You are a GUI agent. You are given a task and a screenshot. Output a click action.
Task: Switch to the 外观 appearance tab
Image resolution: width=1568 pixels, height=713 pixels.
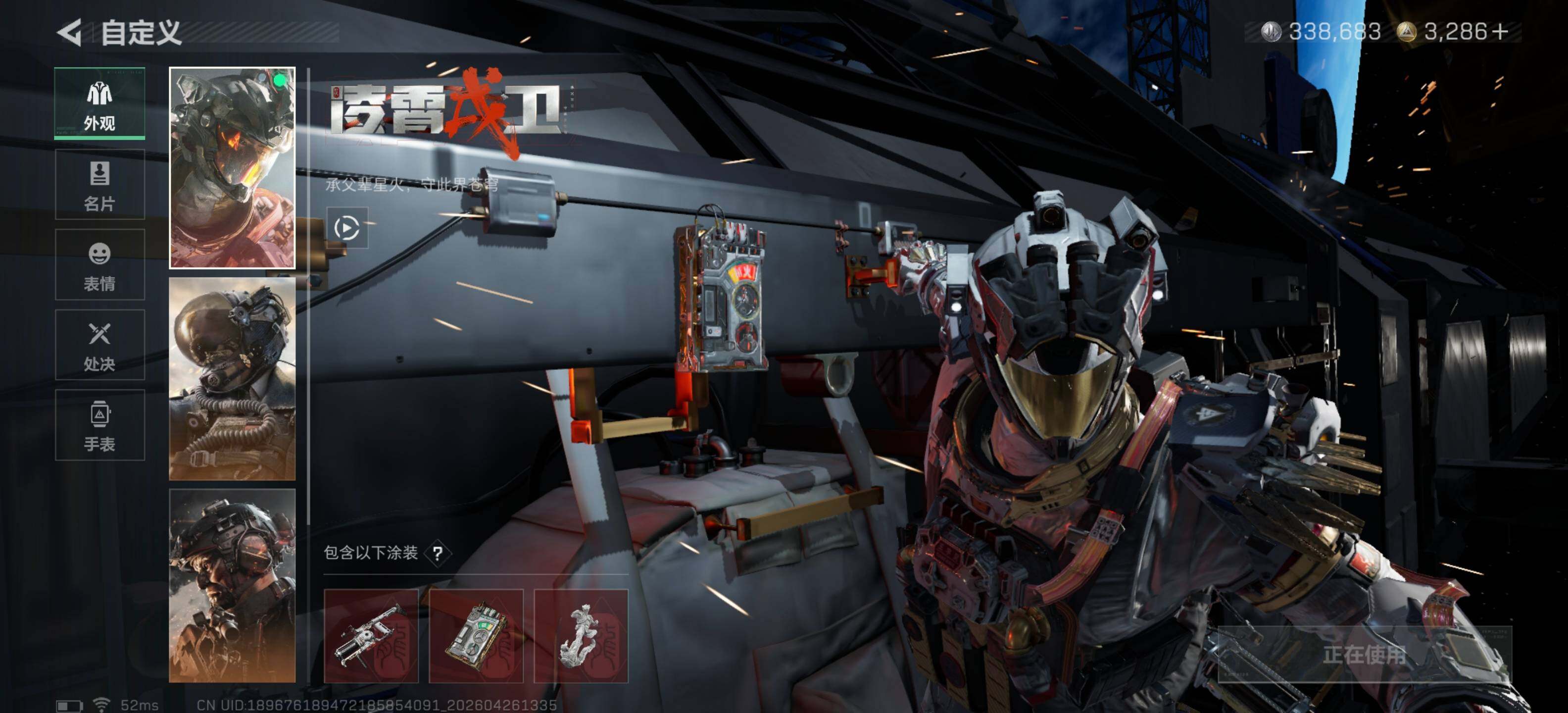tap(99, 103)
